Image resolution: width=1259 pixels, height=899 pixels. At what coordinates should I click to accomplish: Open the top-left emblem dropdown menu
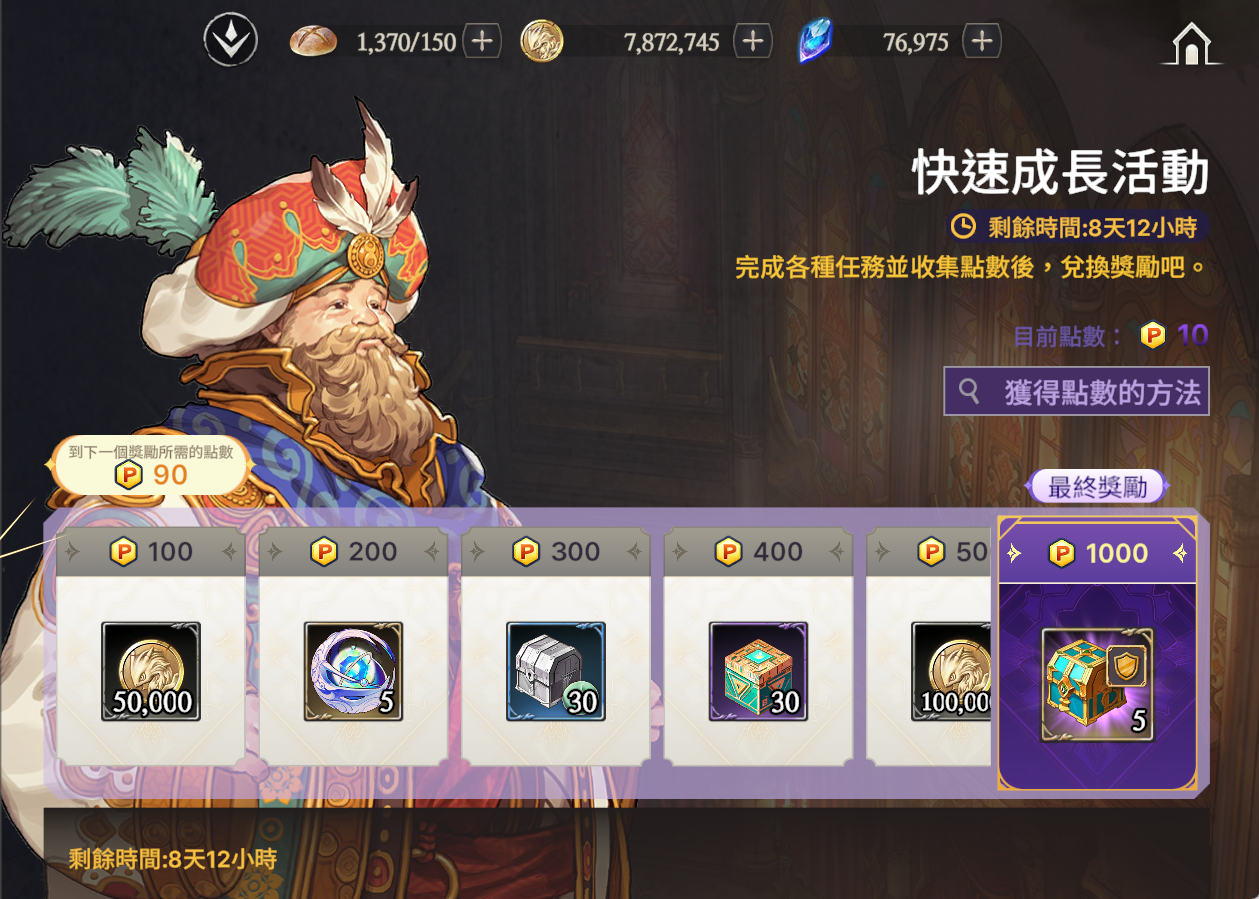tap(231, 41)
